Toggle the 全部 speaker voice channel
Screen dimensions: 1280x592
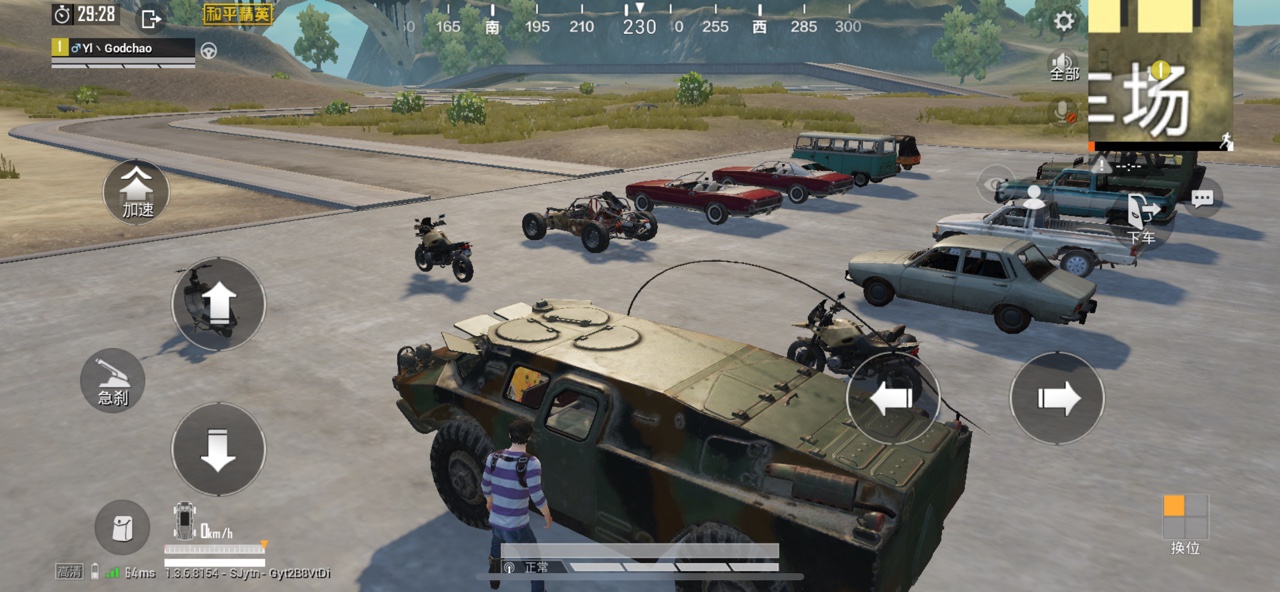1063,67
